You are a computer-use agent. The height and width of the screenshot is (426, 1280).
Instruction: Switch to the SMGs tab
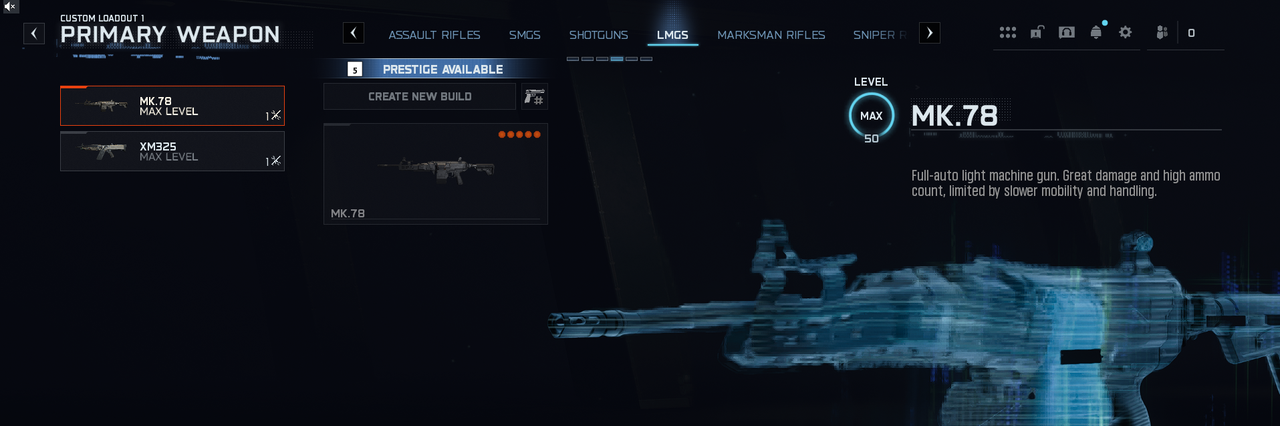click(x=524, y=35)
